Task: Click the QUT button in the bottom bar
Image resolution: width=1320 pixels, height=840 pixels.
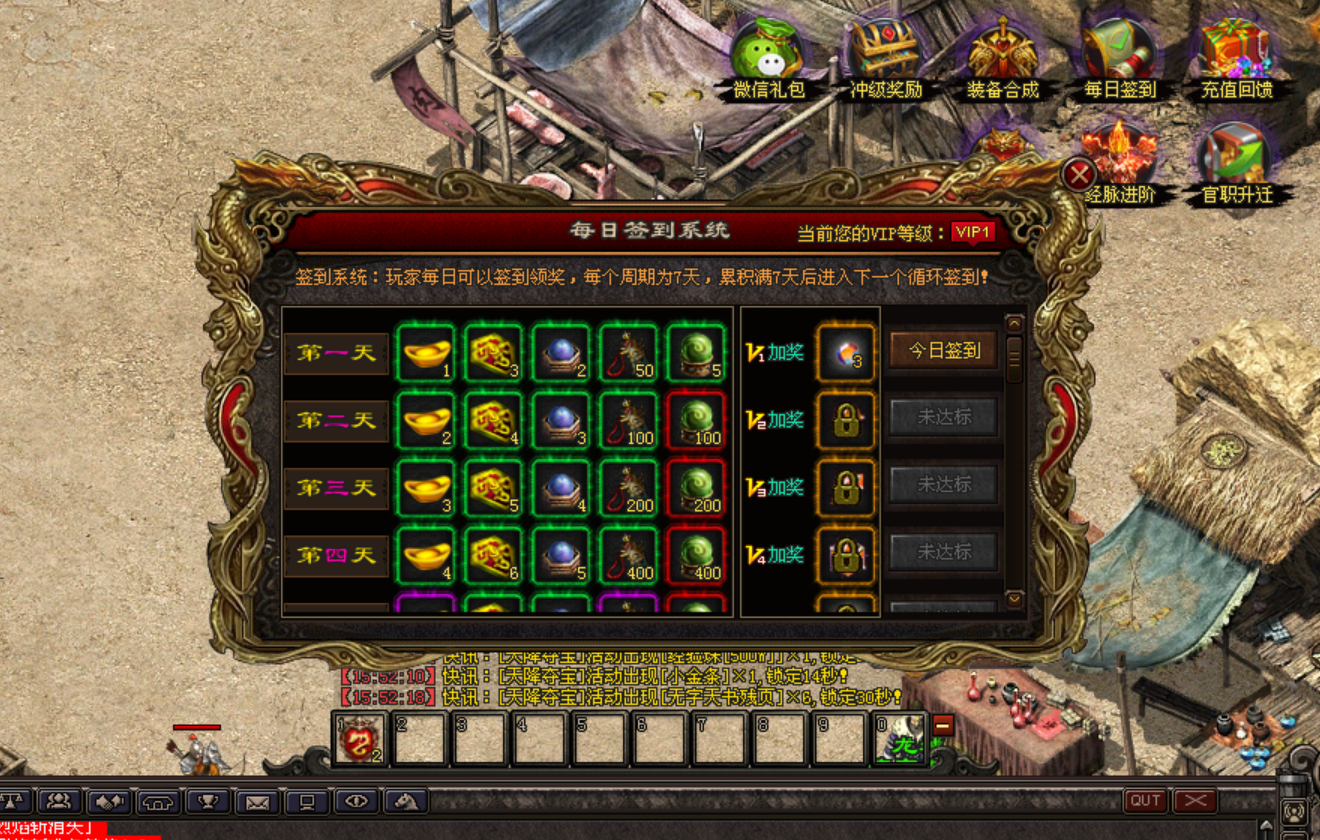Action: point(1146,801)
